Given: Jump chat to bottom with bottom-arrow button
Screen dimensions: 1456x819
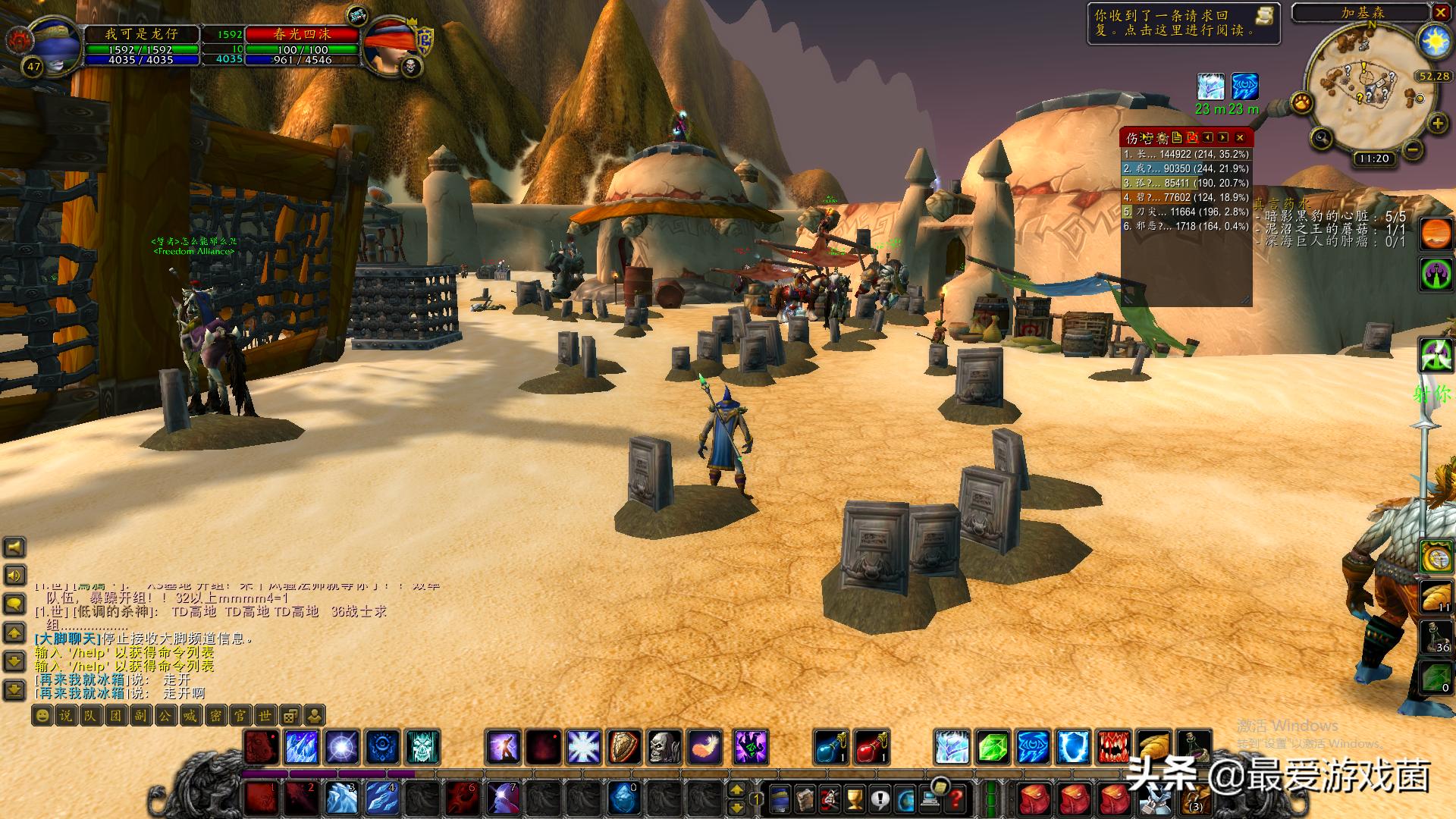Looking at the screenshot, I should click(14, 689).
